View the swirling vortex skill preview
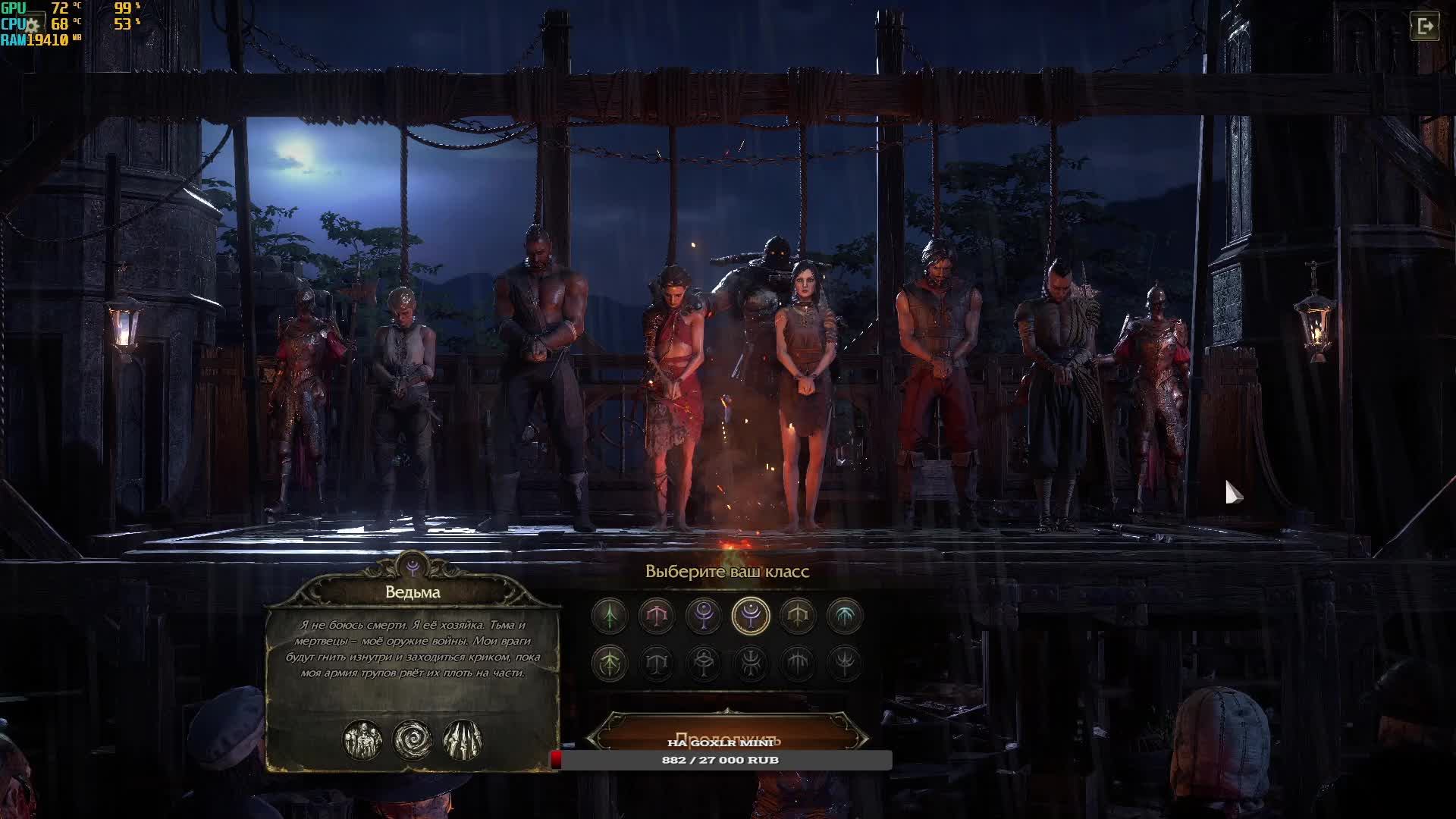The image size is (1456, 819). tap(413, 740)
